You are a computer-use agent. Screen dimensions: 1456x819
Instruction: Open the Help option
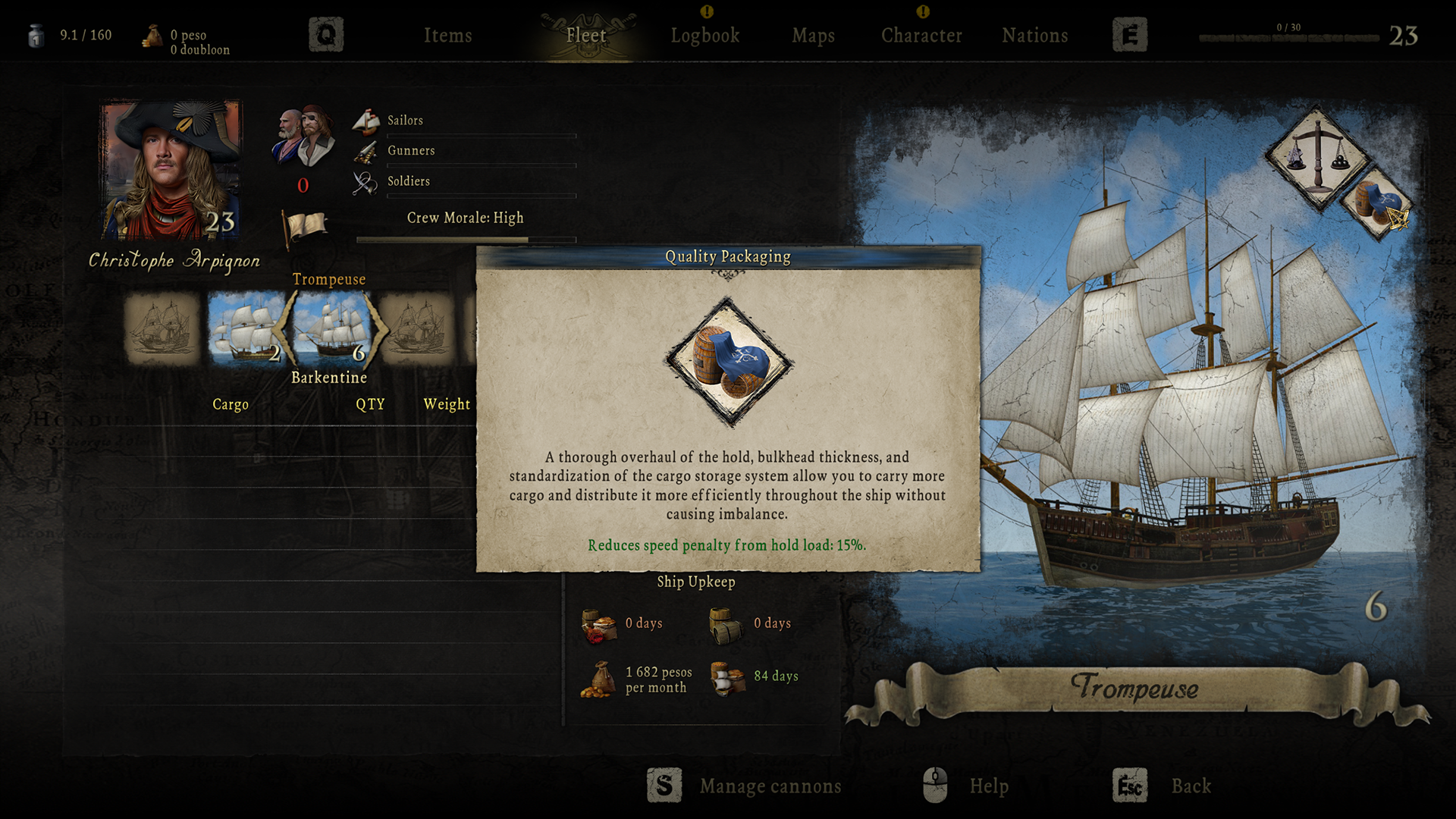point(988,786)
